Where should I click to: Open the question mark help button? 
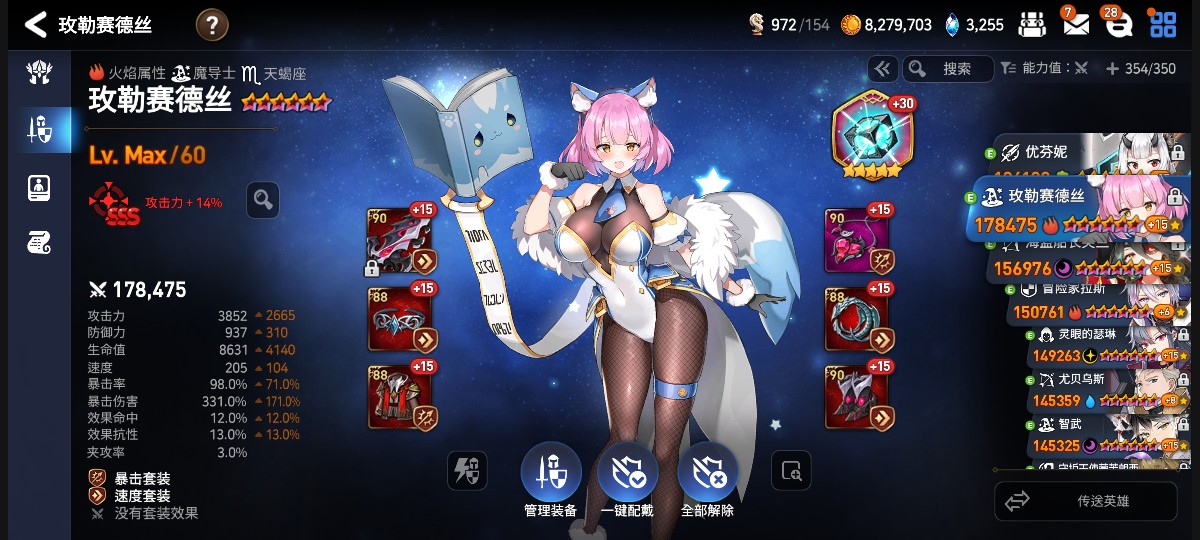coord(212,25)
